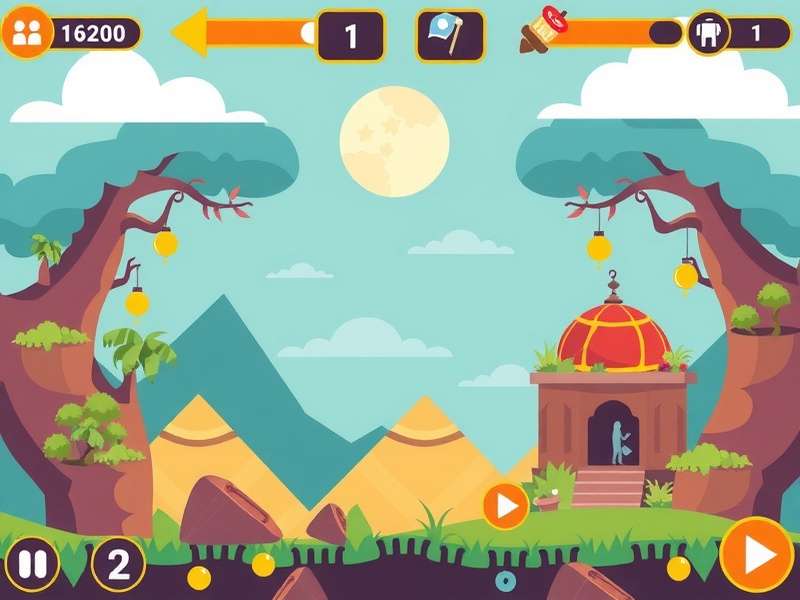Click the small orange play button near the temple
The image size is (800, 600).
click(506, 507)
